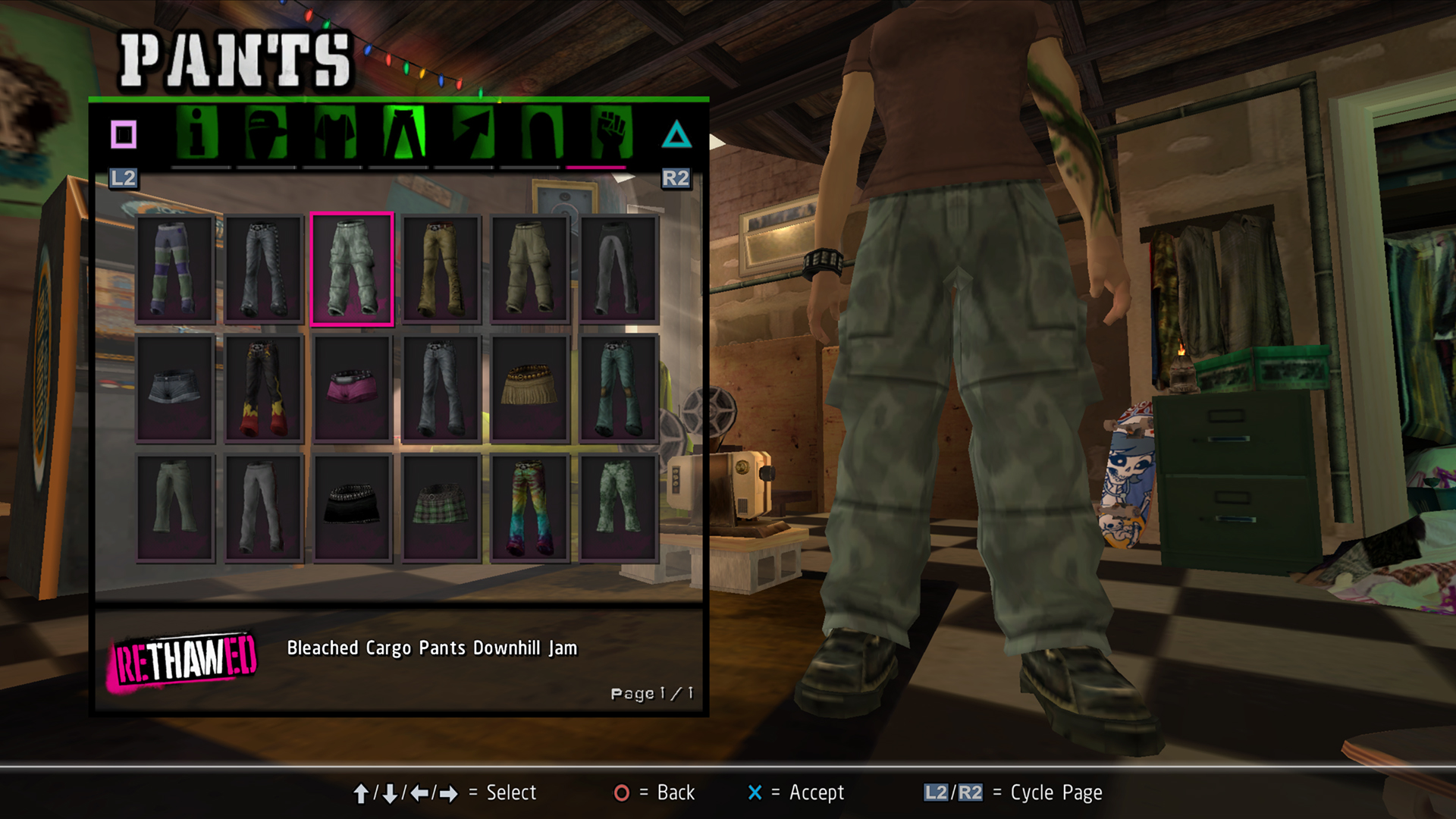Select the teal jeans
Image resolution: width=1456 pixels, height=819 pixels.
tap(618, 389)
